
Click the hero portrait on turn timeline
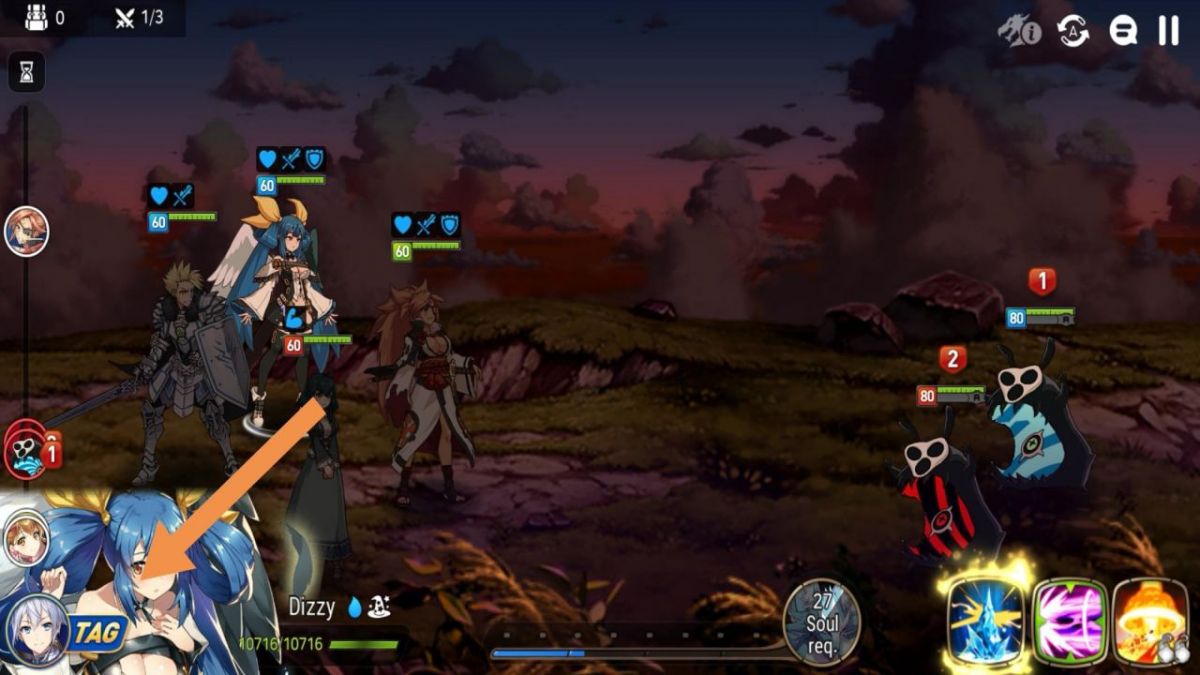[26, 232]
